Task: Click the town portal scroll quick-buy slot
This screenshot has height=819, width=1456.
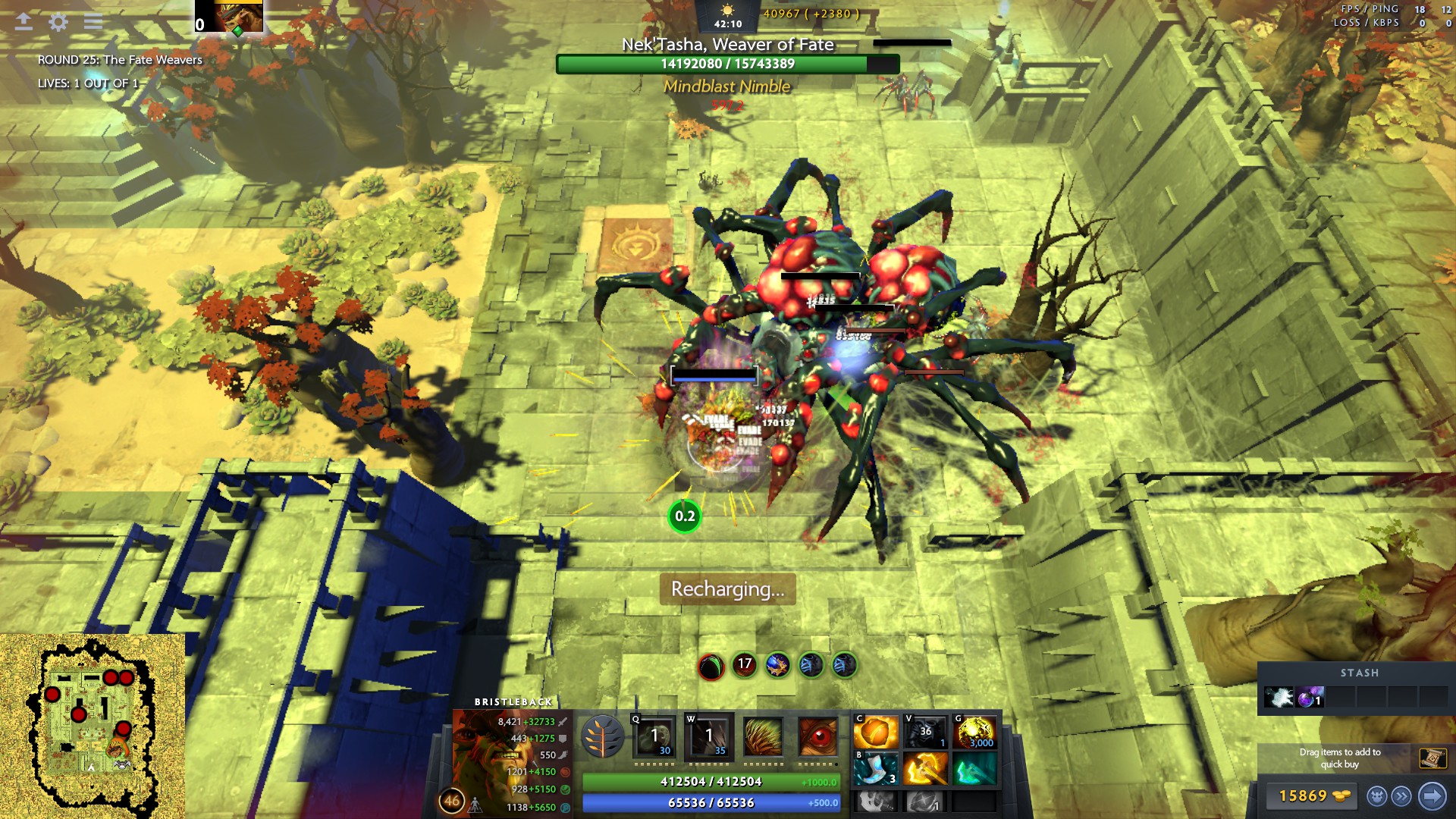Action: [x=1432, y=758]
